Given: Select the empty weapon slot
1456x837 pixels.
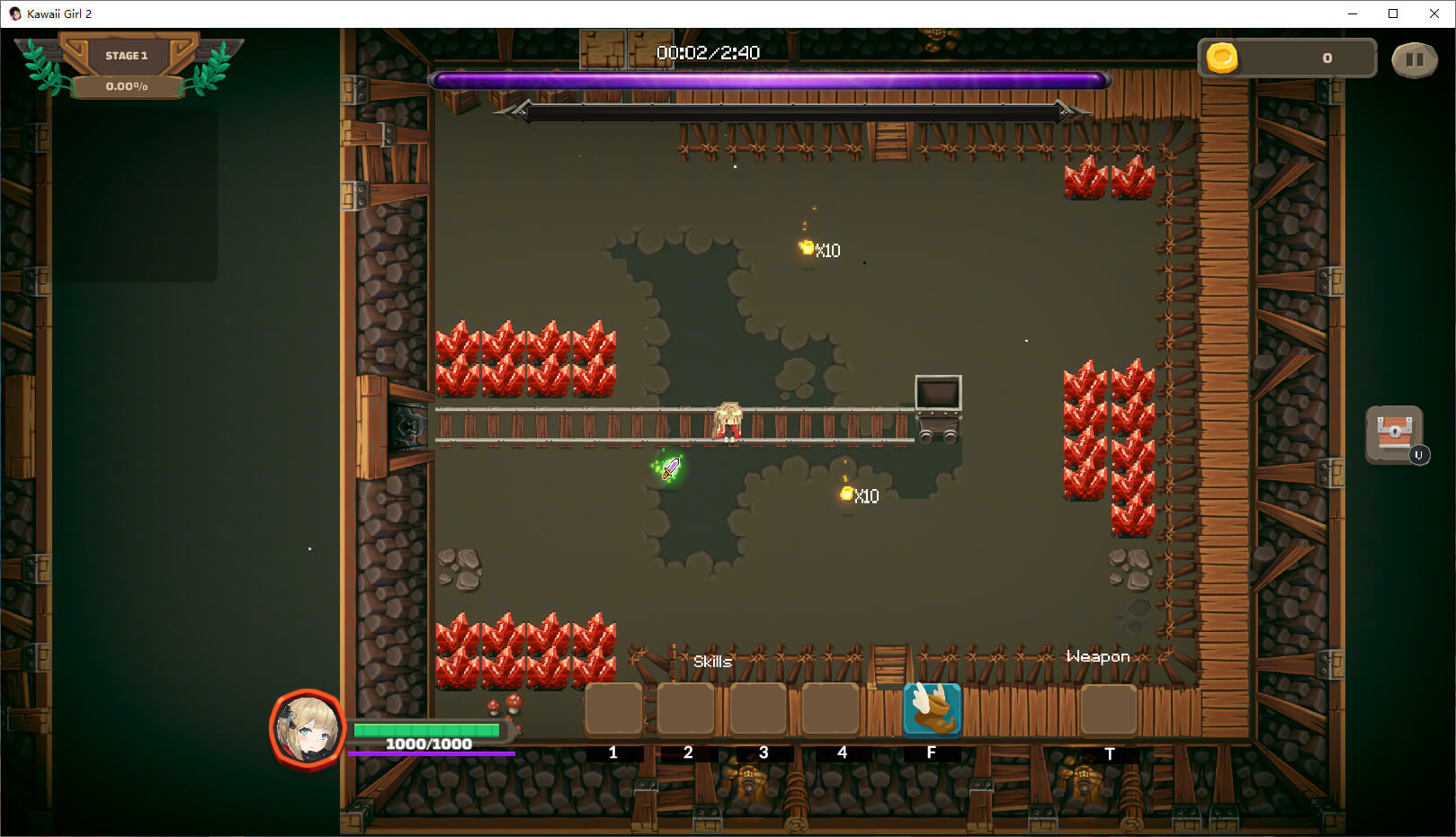Looking at the screenshot, I should point(1108,709).
